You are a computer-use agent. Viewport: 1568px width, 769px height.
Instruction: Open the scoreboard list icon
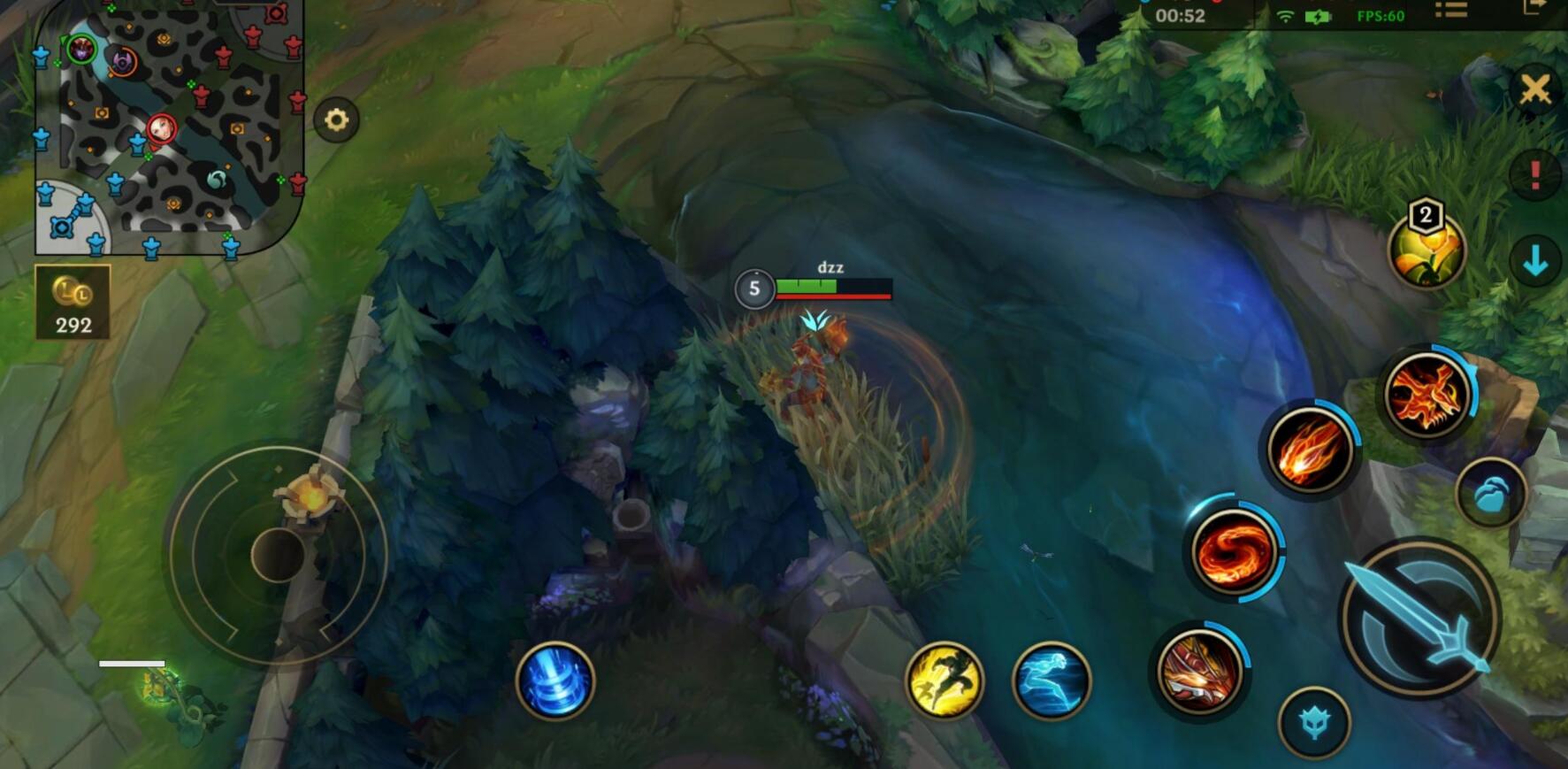[1450, 11]
